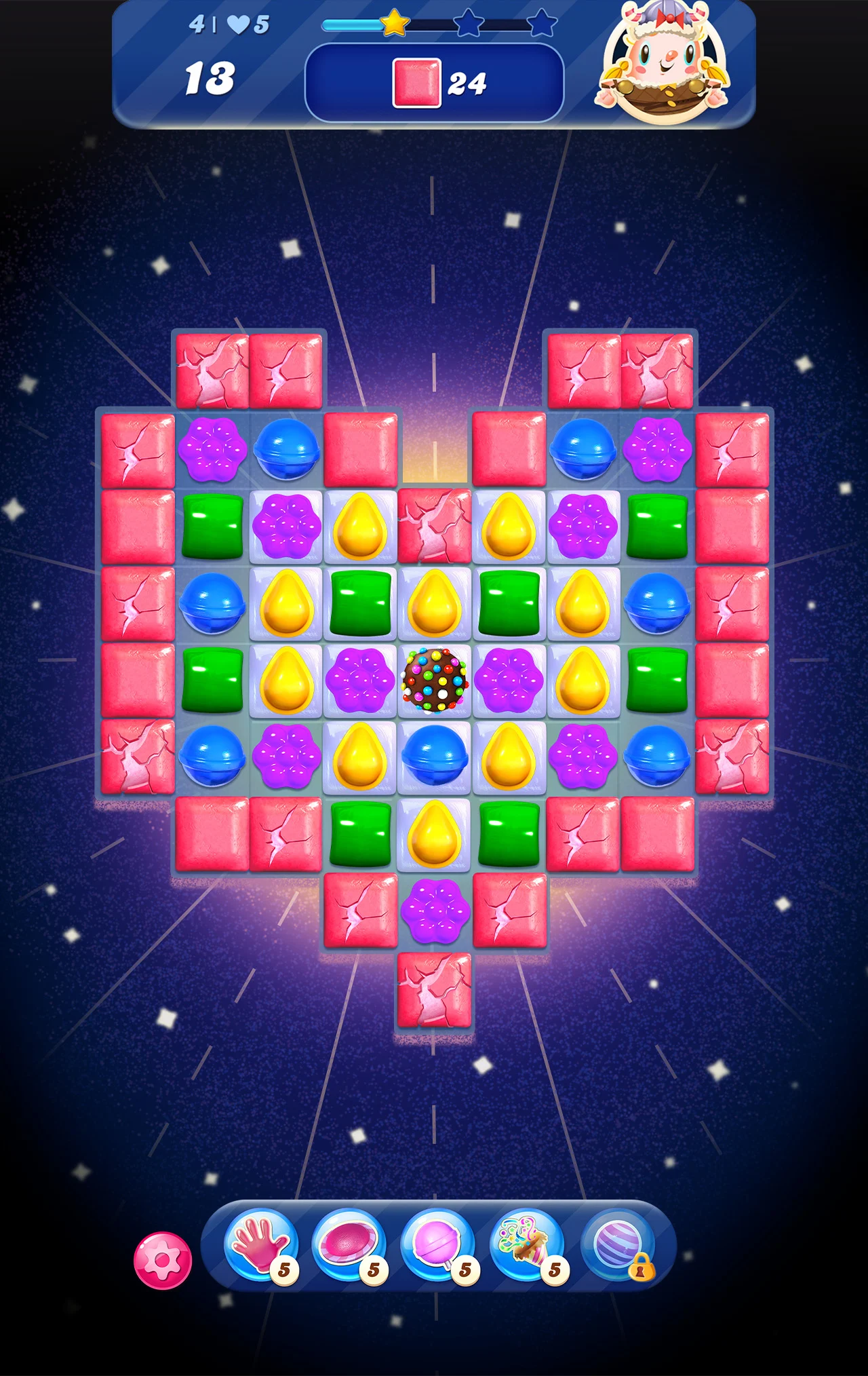Select the blue candy directly below color bomb
The height and width of the screenshot is (1376, 868).
point(435,756)
